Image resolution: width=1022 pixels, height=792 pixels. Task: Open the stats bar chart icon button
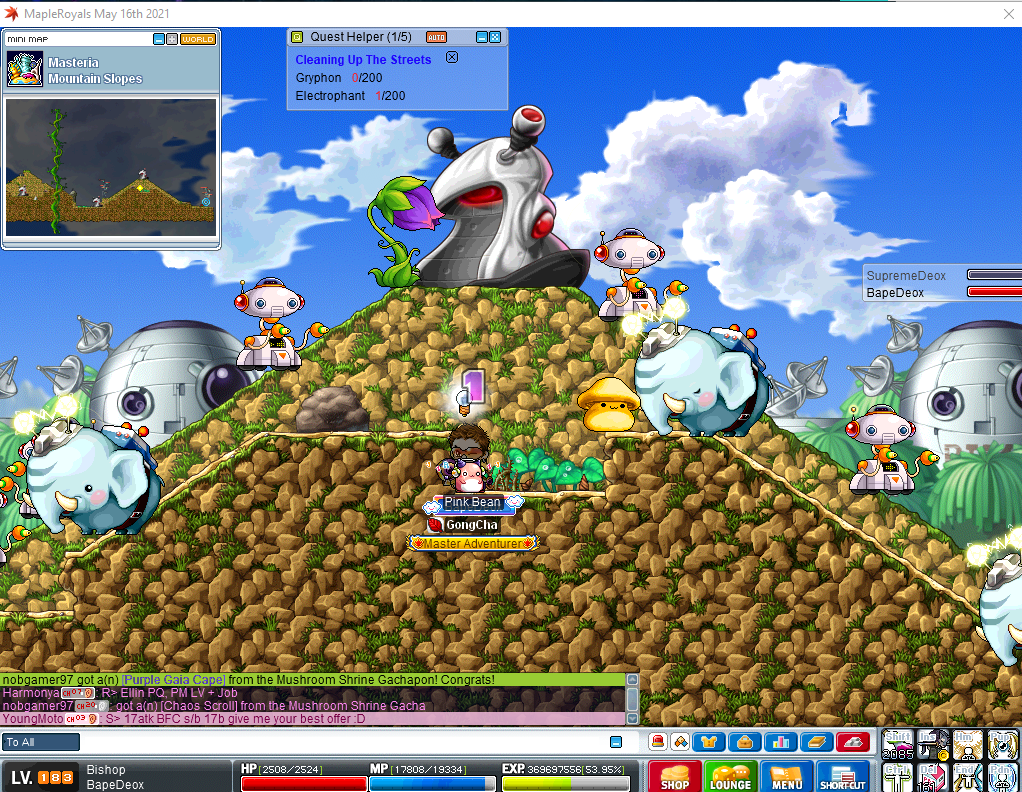780,741
